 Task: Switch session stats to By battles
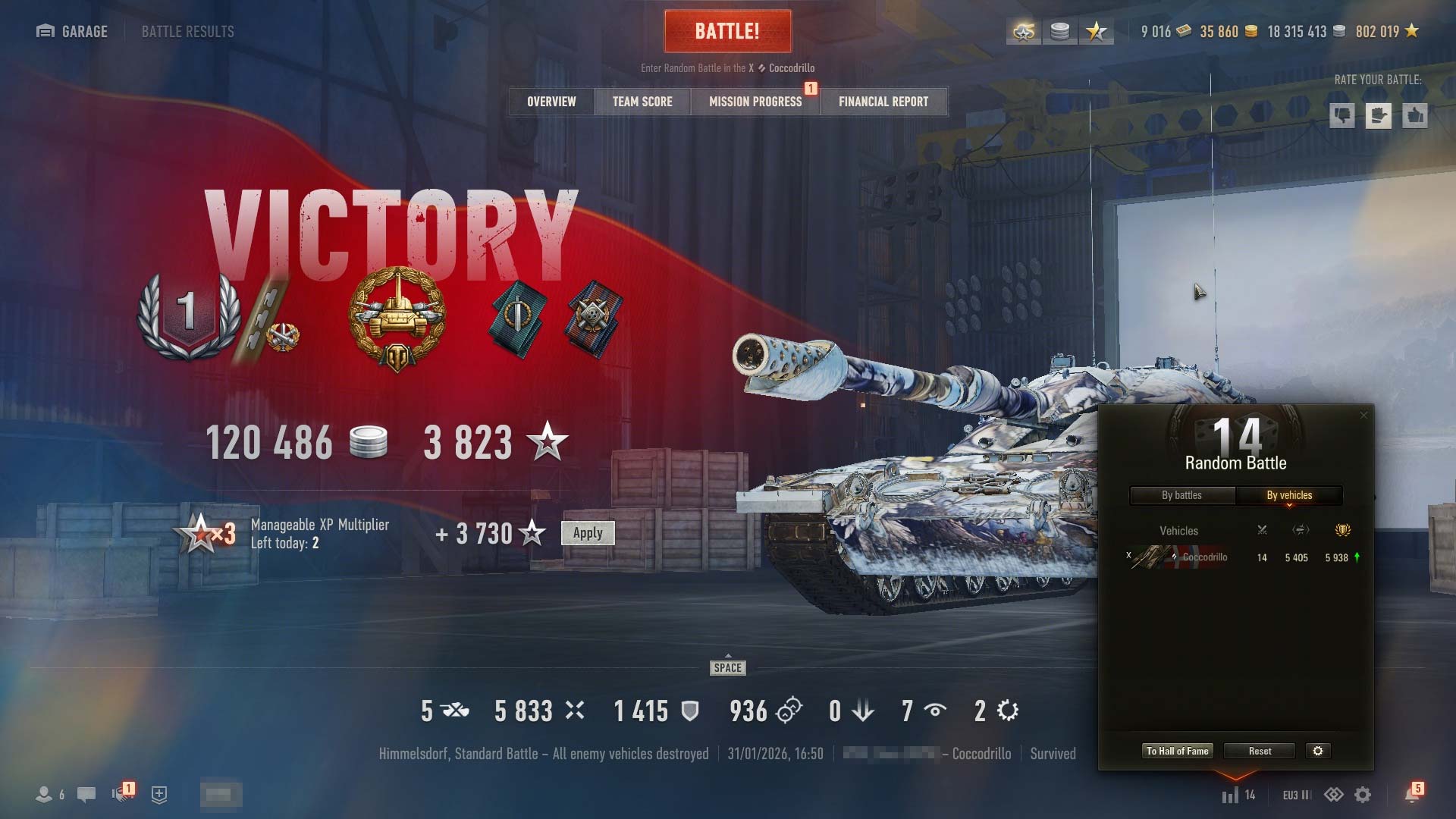point(1181,495)
